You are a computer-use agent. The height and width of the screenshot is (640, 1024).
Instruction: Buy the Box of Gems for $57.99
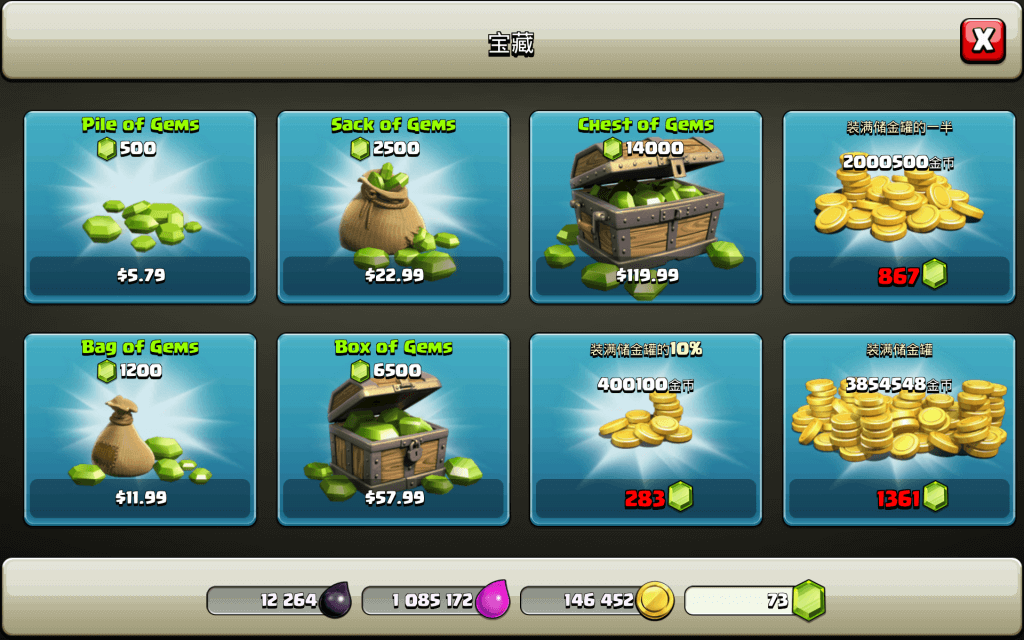[x=393, y=429]
